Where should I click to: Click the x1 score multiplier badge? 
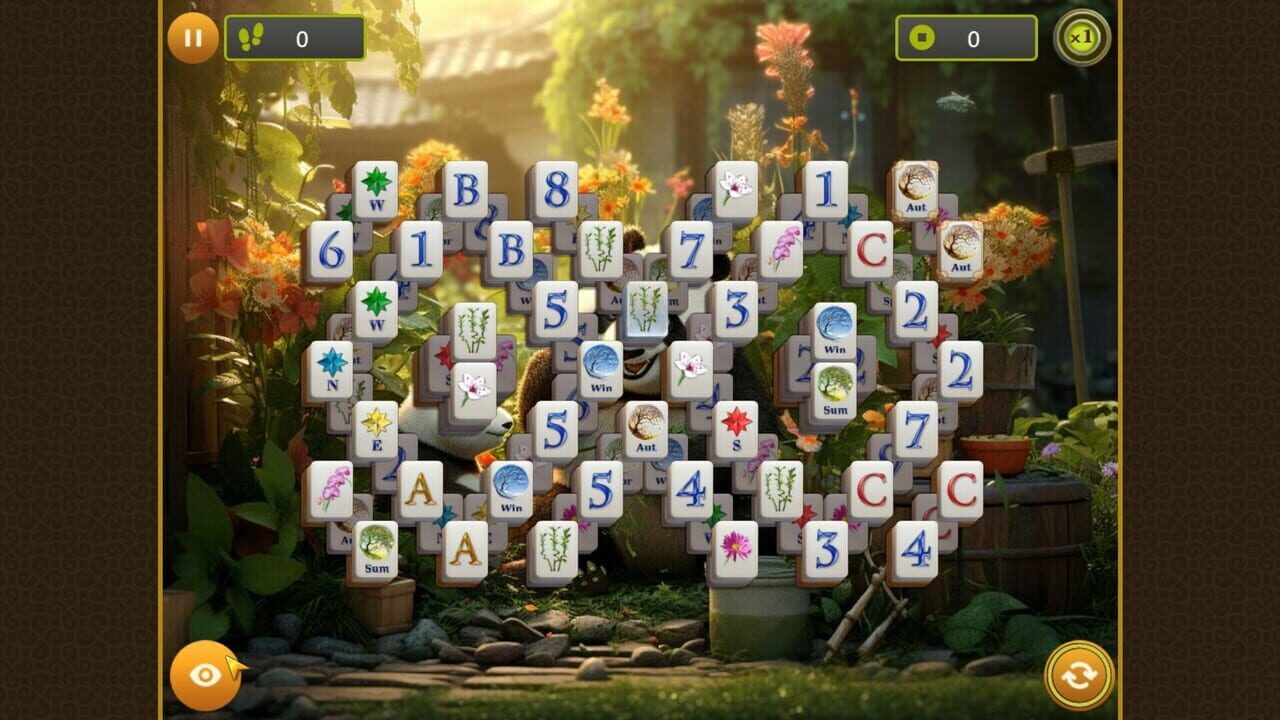pos(1082,38)
